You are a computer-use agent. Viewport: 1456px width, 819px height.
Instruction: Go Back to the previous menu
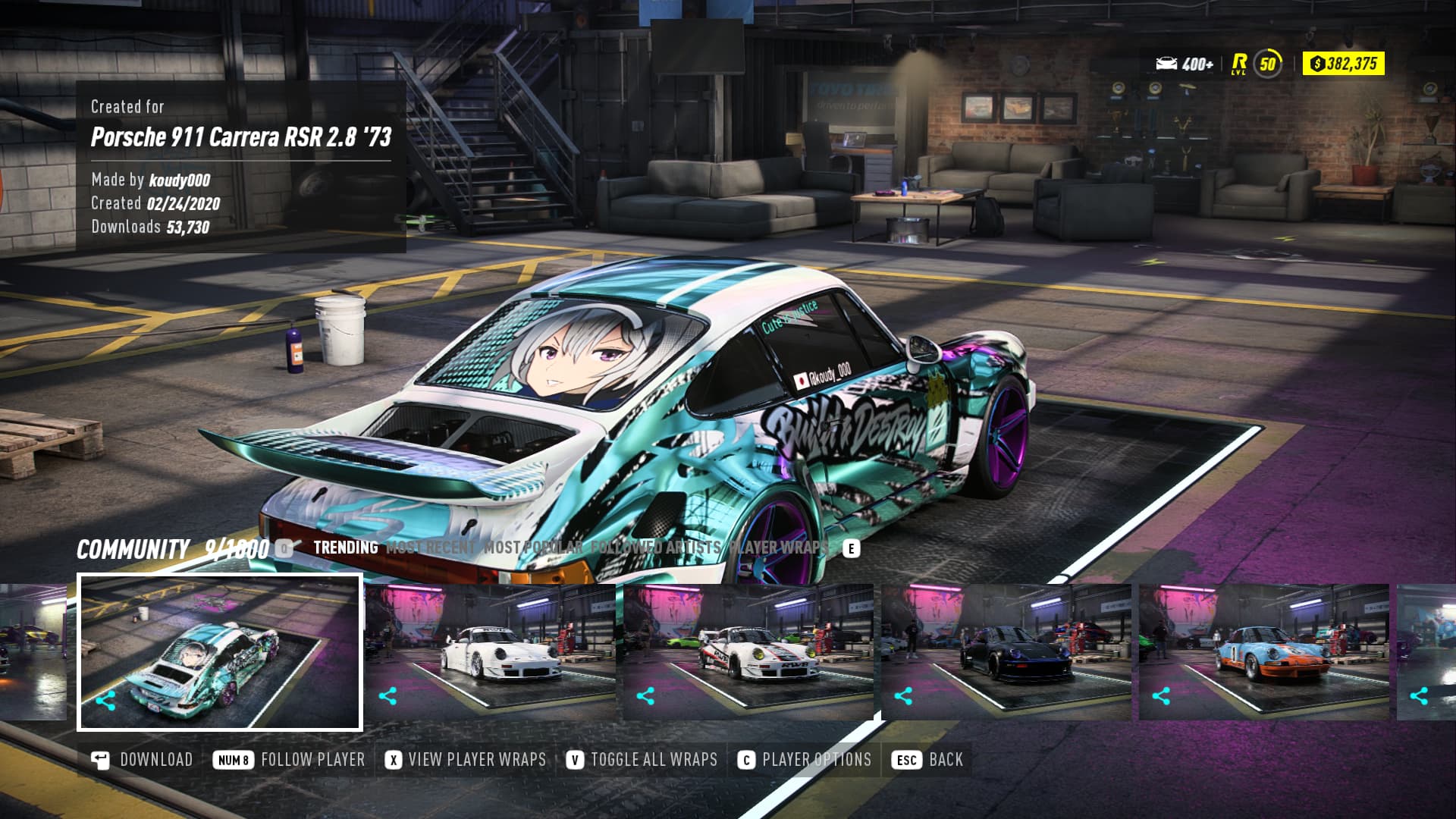click(x=926, y=760)
